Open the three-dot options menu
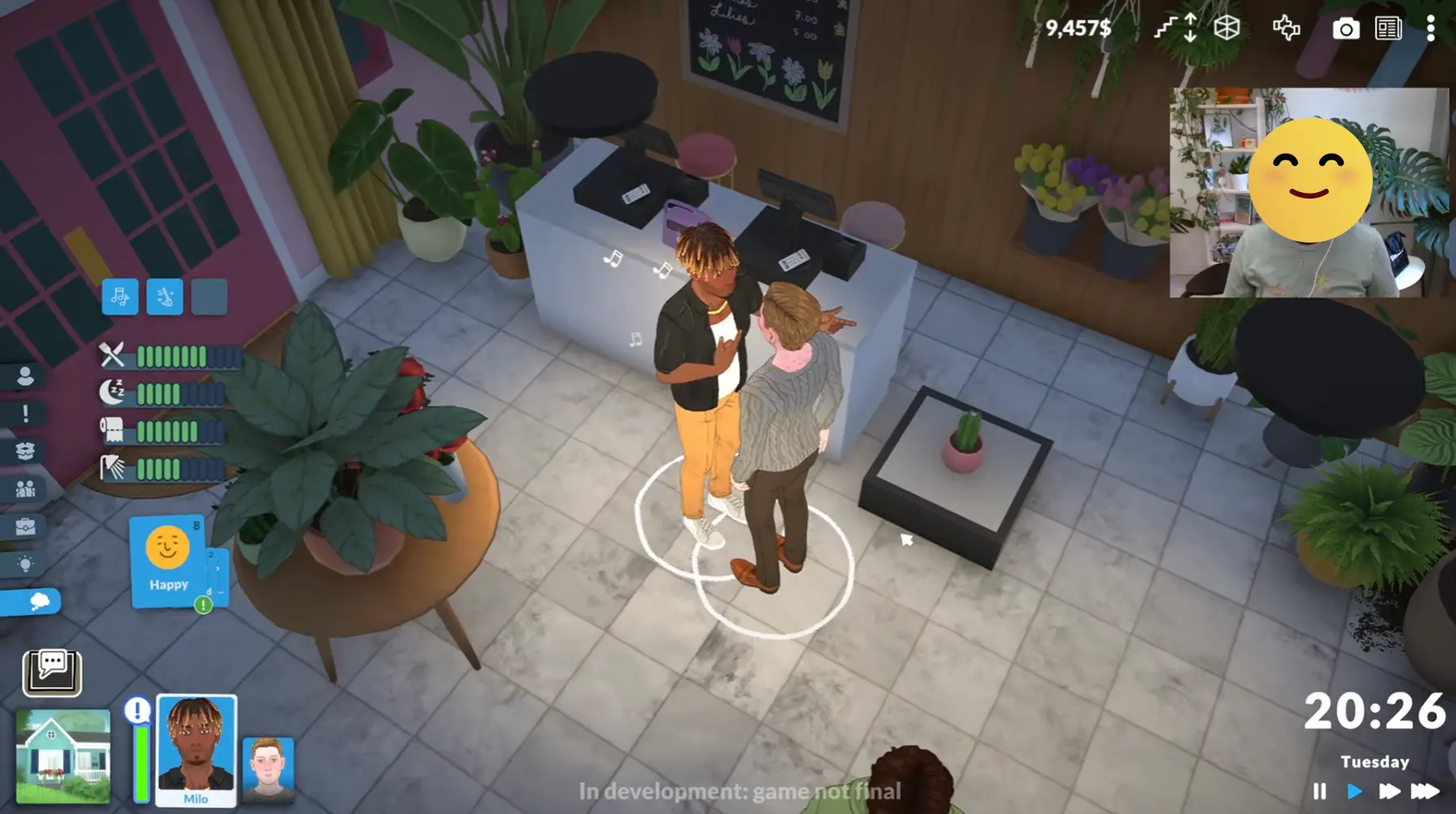The image size is (1456, 814). tap(1431, 28)
